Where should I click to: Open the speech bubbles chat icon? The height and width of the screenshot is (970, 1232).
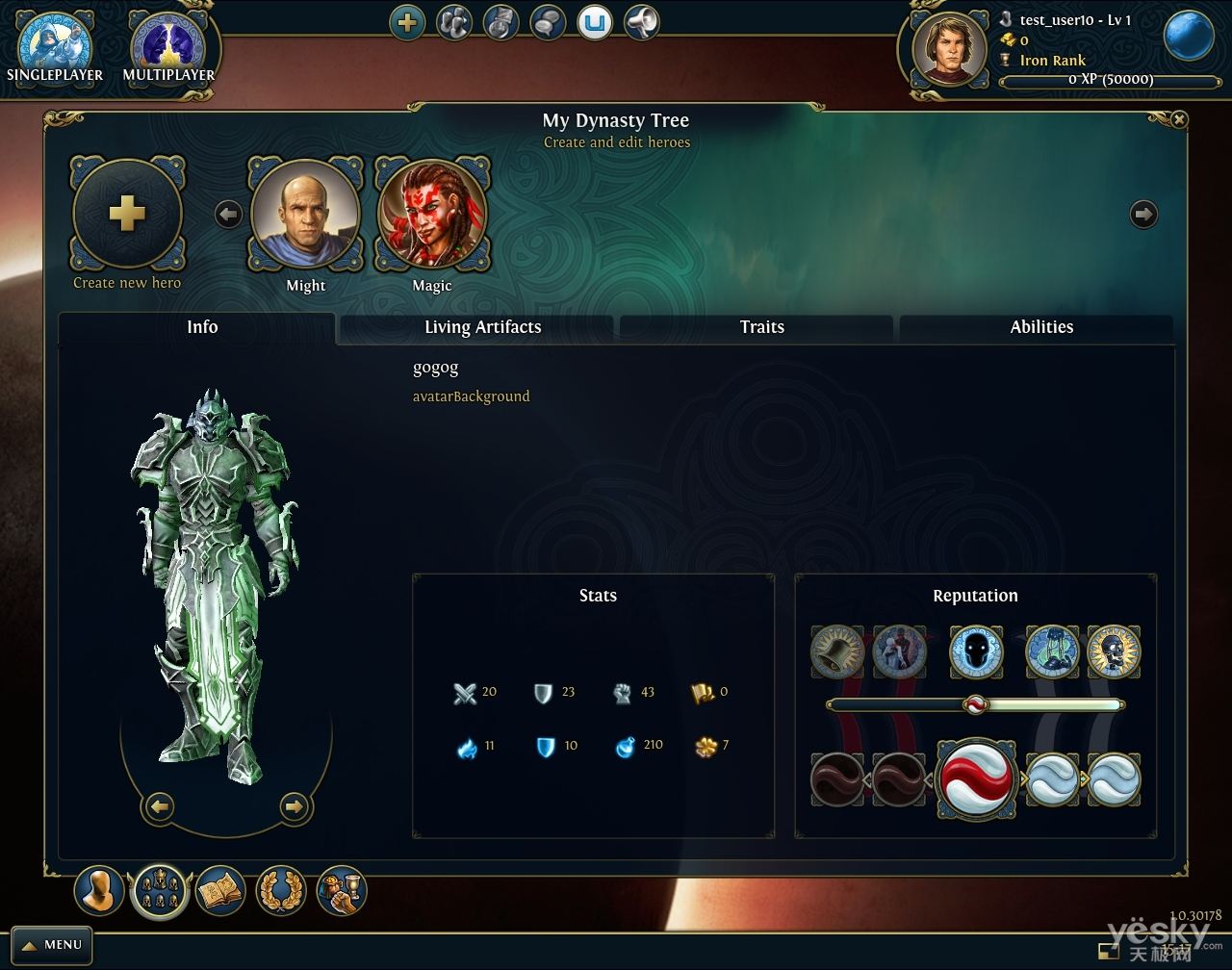tap(548, 23)
